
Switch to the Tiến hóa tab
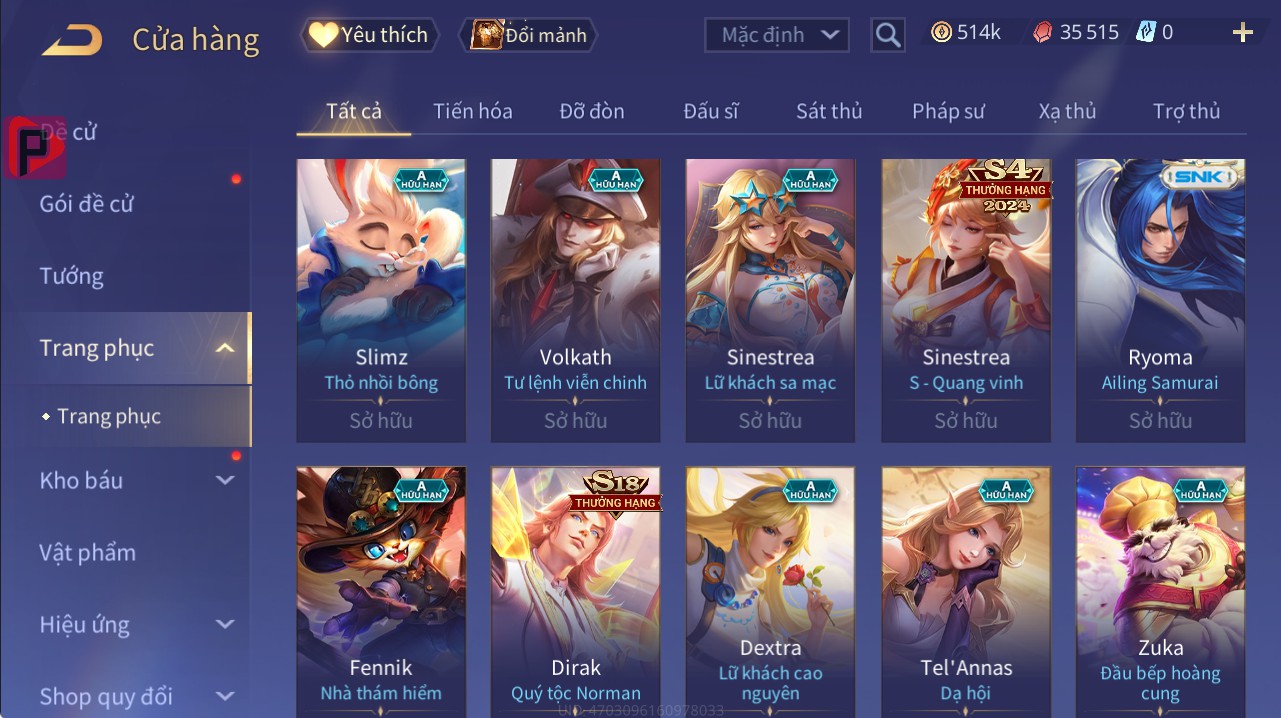coord(472,111)
